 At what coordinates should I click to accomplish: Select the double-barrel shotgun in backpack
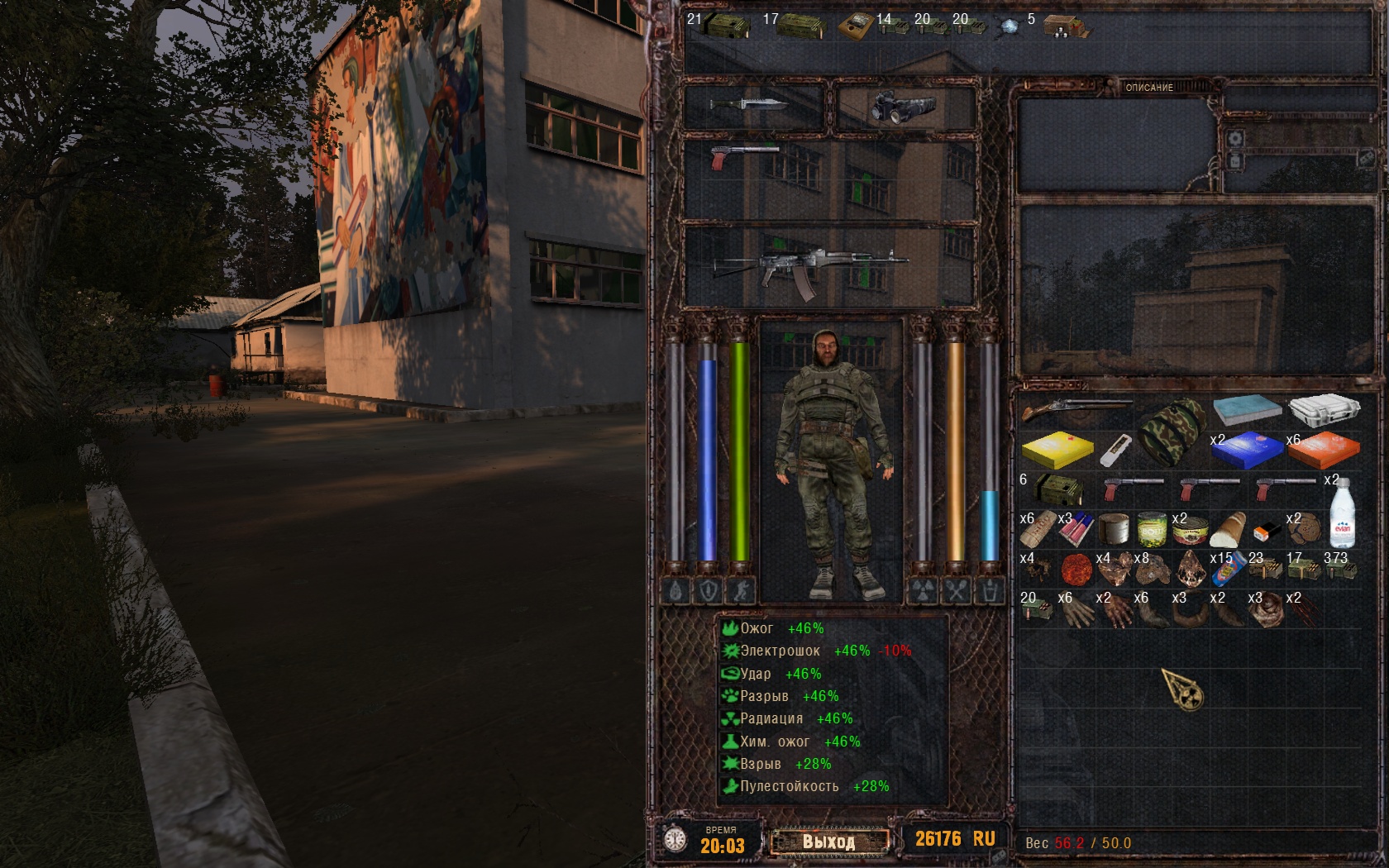pos(1075,408)
